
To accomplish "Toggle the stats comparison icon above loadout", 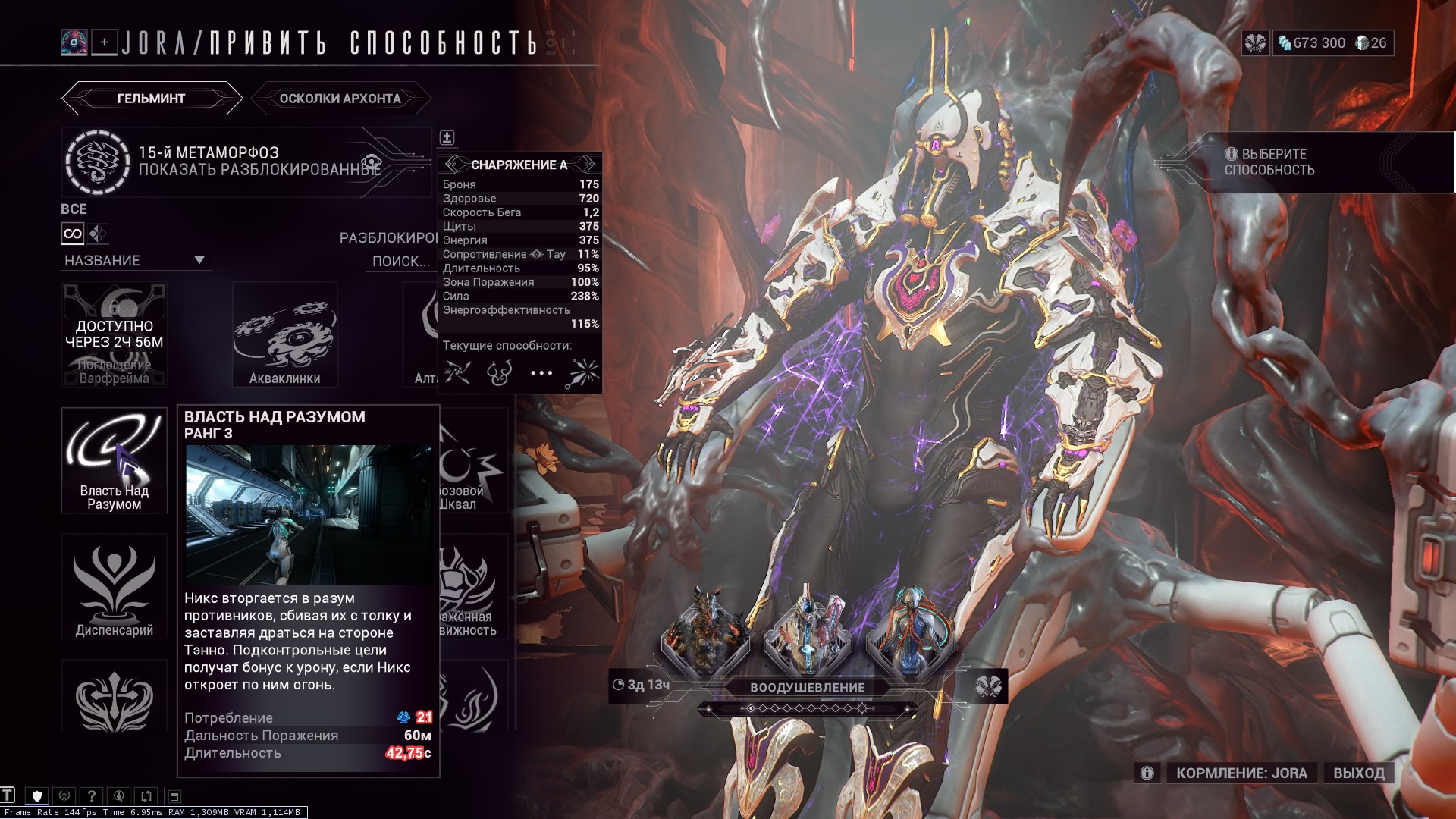I will point(447,137).
